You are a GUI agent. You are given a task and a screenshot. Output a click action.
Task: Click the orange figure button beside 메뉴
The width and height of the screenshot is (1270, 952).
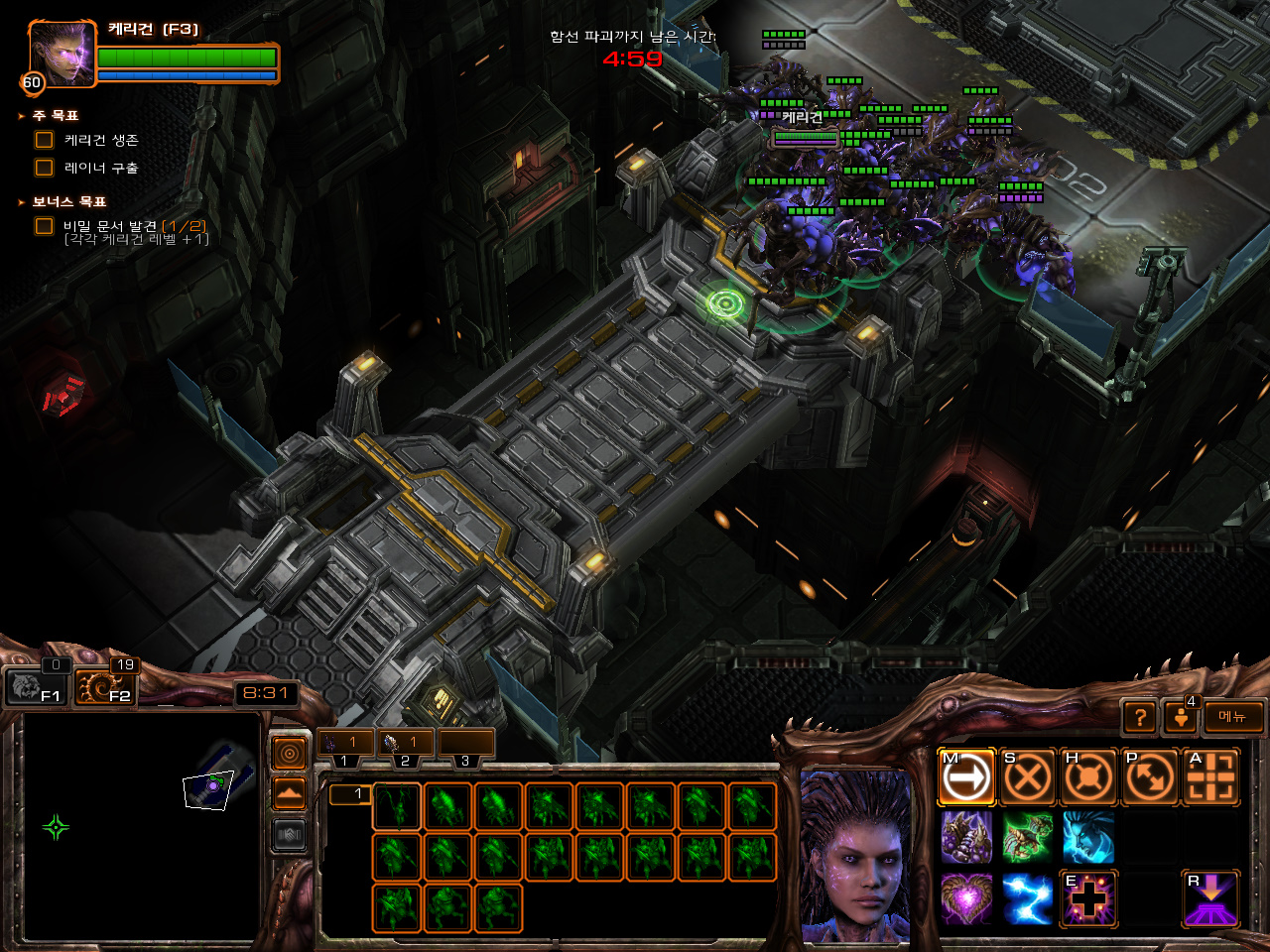pyautogui.click(x=1181, y=717)
